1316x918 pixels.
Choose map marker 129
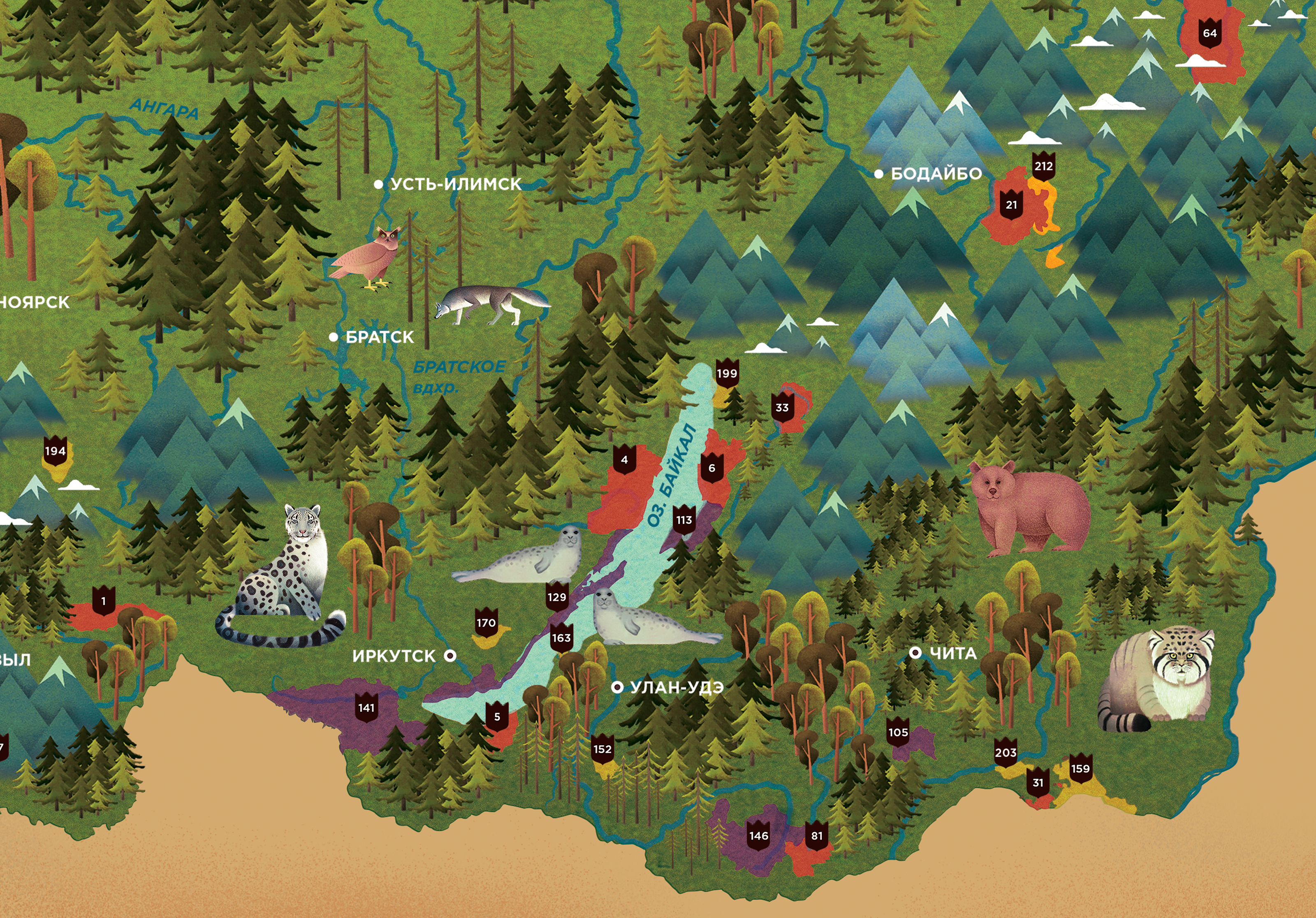(x=556, y=598)
